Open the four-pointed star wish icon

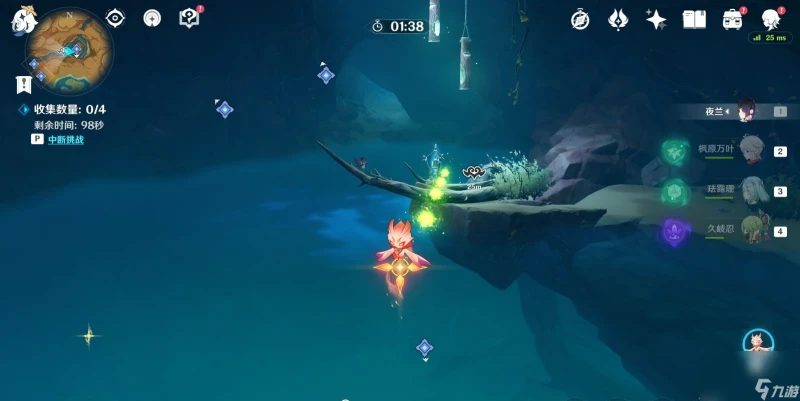pyautogui.click(x=656, y=19)
